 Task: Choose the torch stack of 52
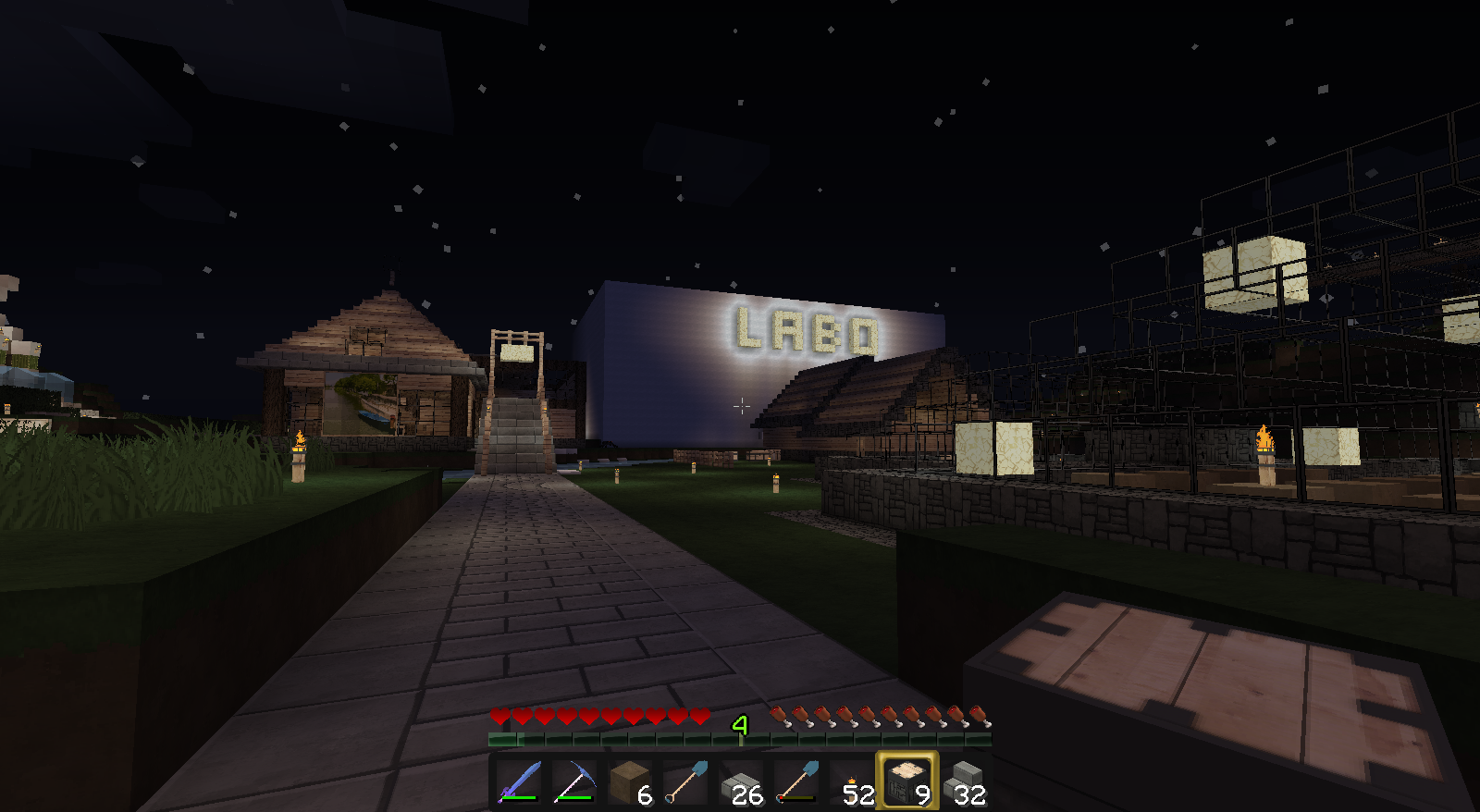point(852,781)
